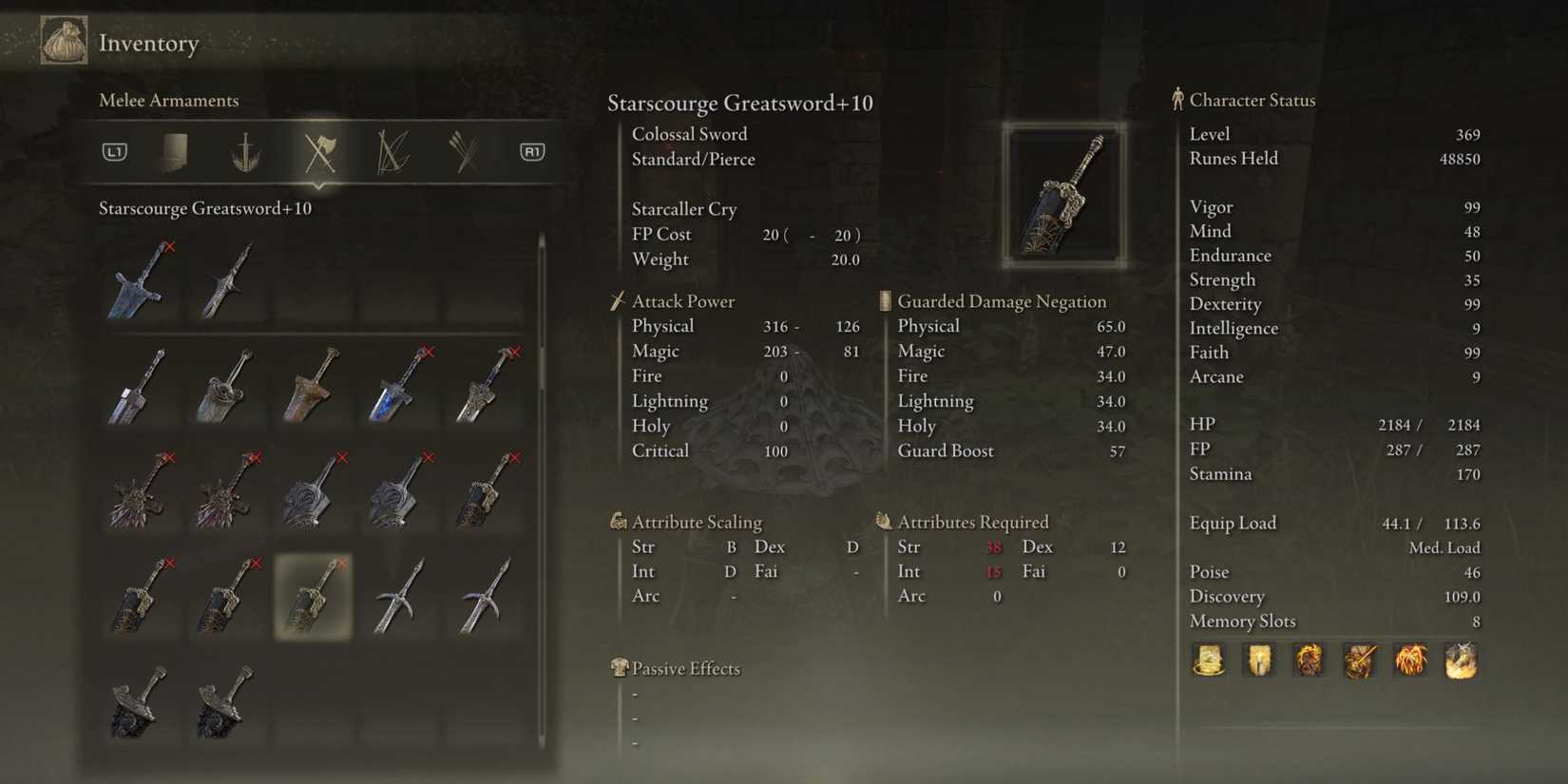Select the armor category tab icon

click(x=175, y=150)
